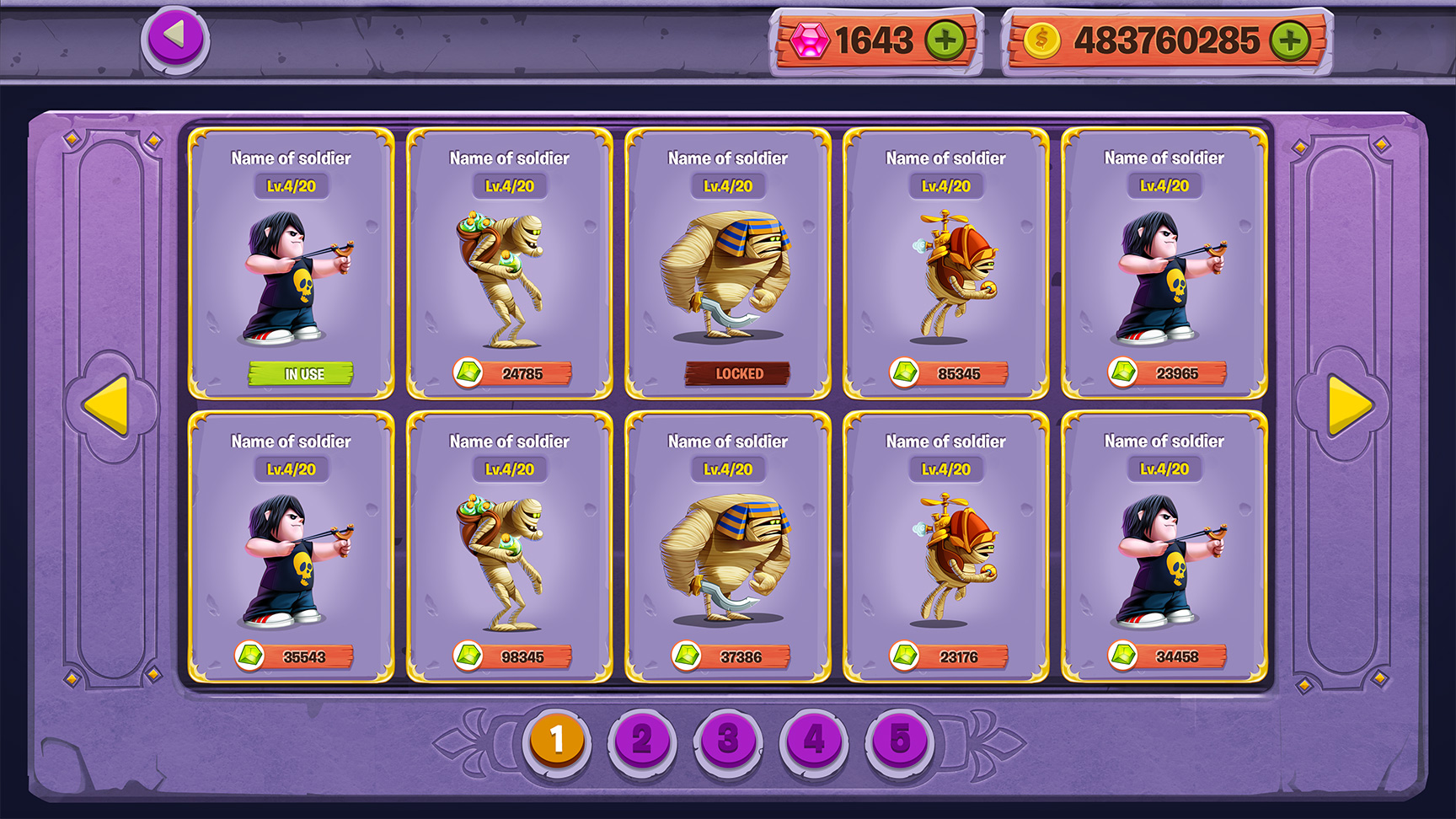Screen dimensions: 1456x819
Task: Add more gold coins with the plus button
Action: click(x=1290, y=40)
